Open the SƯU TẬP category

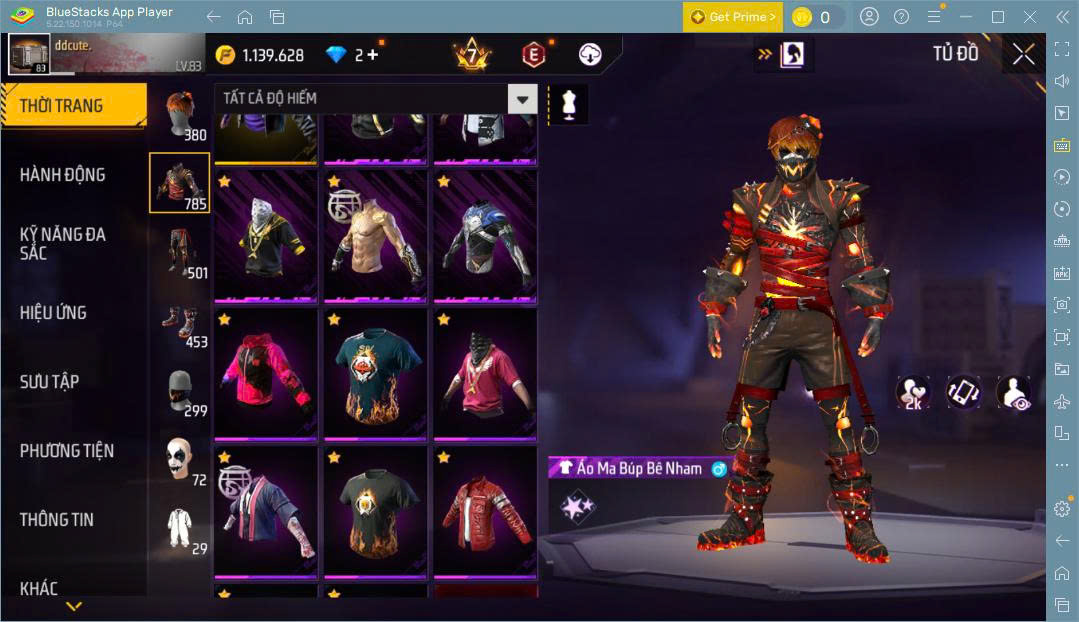[50, 382]
